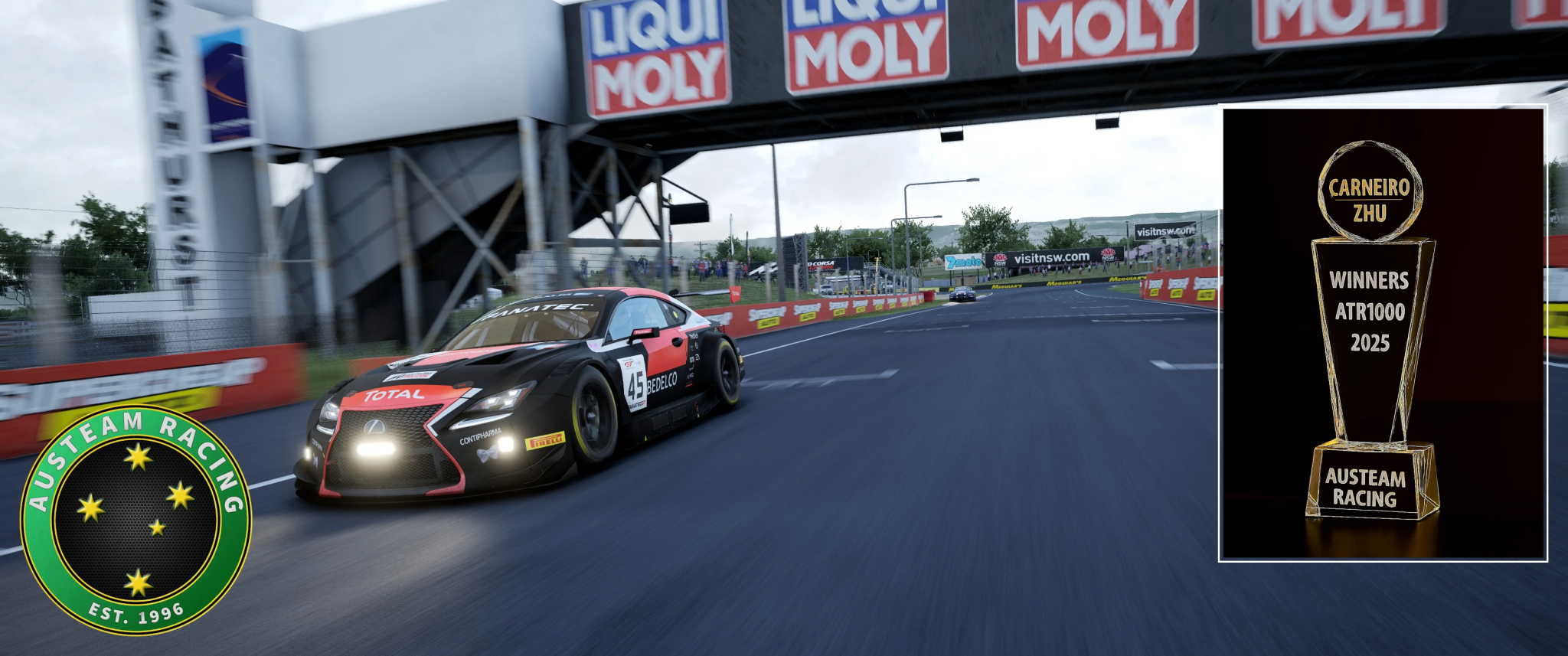Click the Austeam Racing circular logo
The width and height of the screenshot is (1568, 656).
pos(136,520)
